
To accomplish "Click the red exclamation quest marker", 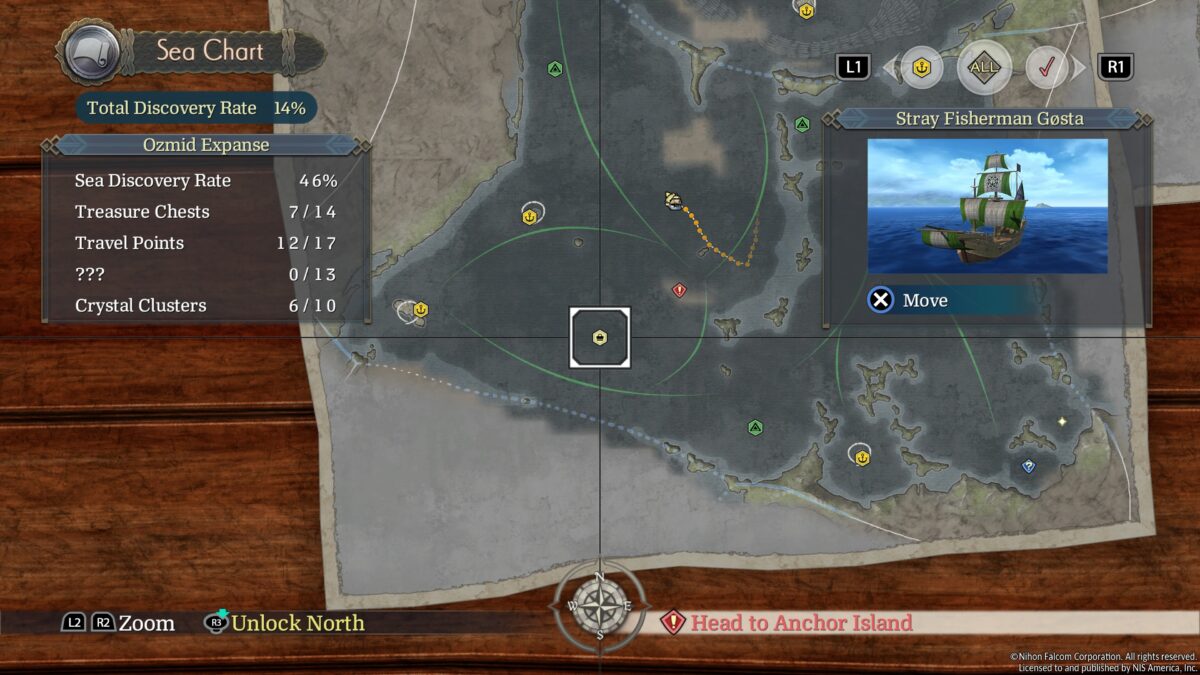I will (680, 290).
